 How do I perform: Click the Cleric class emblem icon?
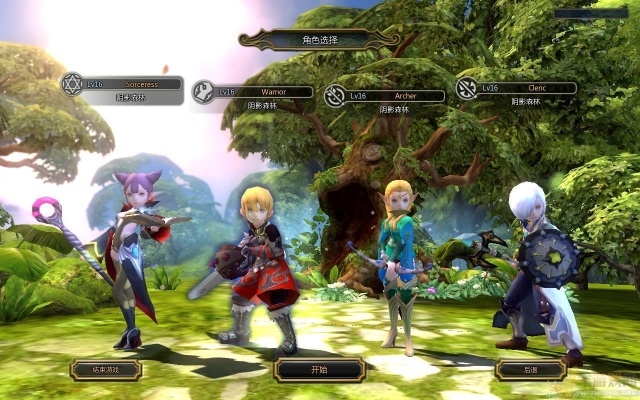466,88
